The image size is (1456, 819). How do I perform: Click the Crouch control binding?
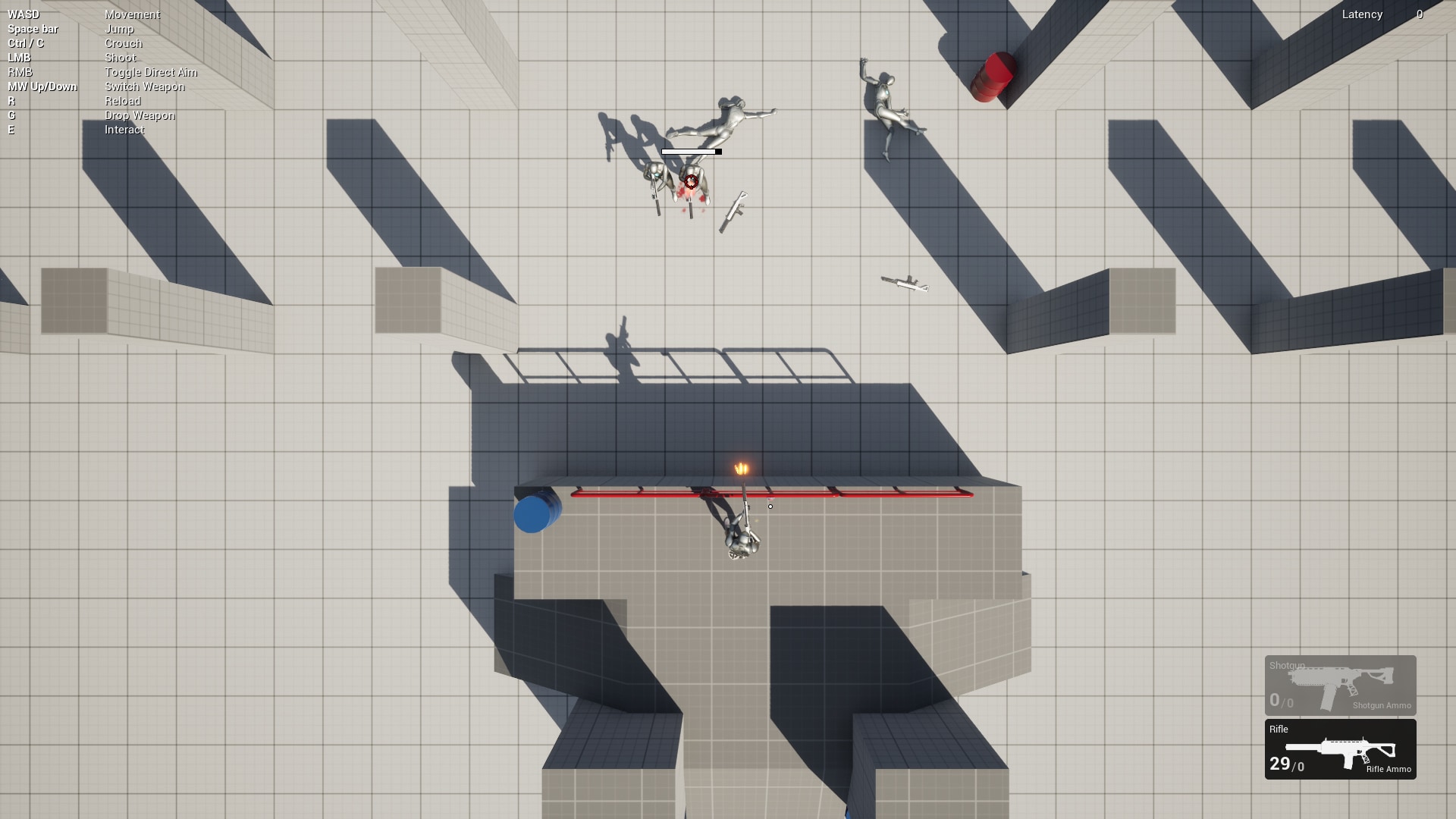[124, 43]
